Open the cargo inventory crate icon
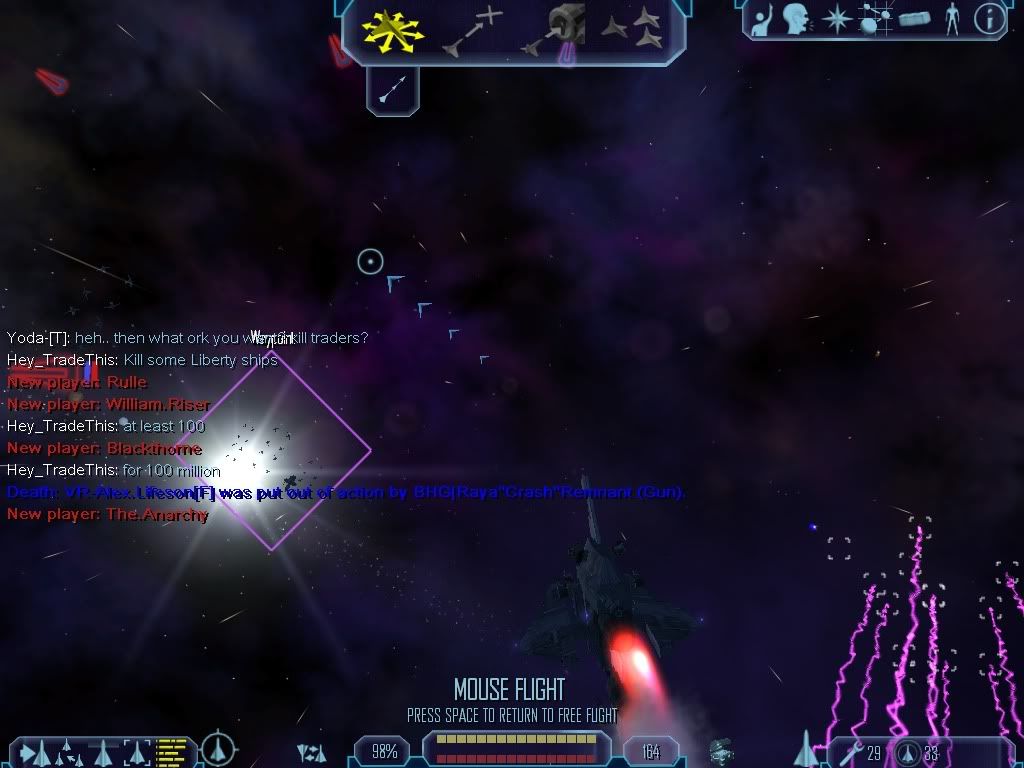This screenshot has height=768, width=1024. pyautogui.click(x=914, y=18)
